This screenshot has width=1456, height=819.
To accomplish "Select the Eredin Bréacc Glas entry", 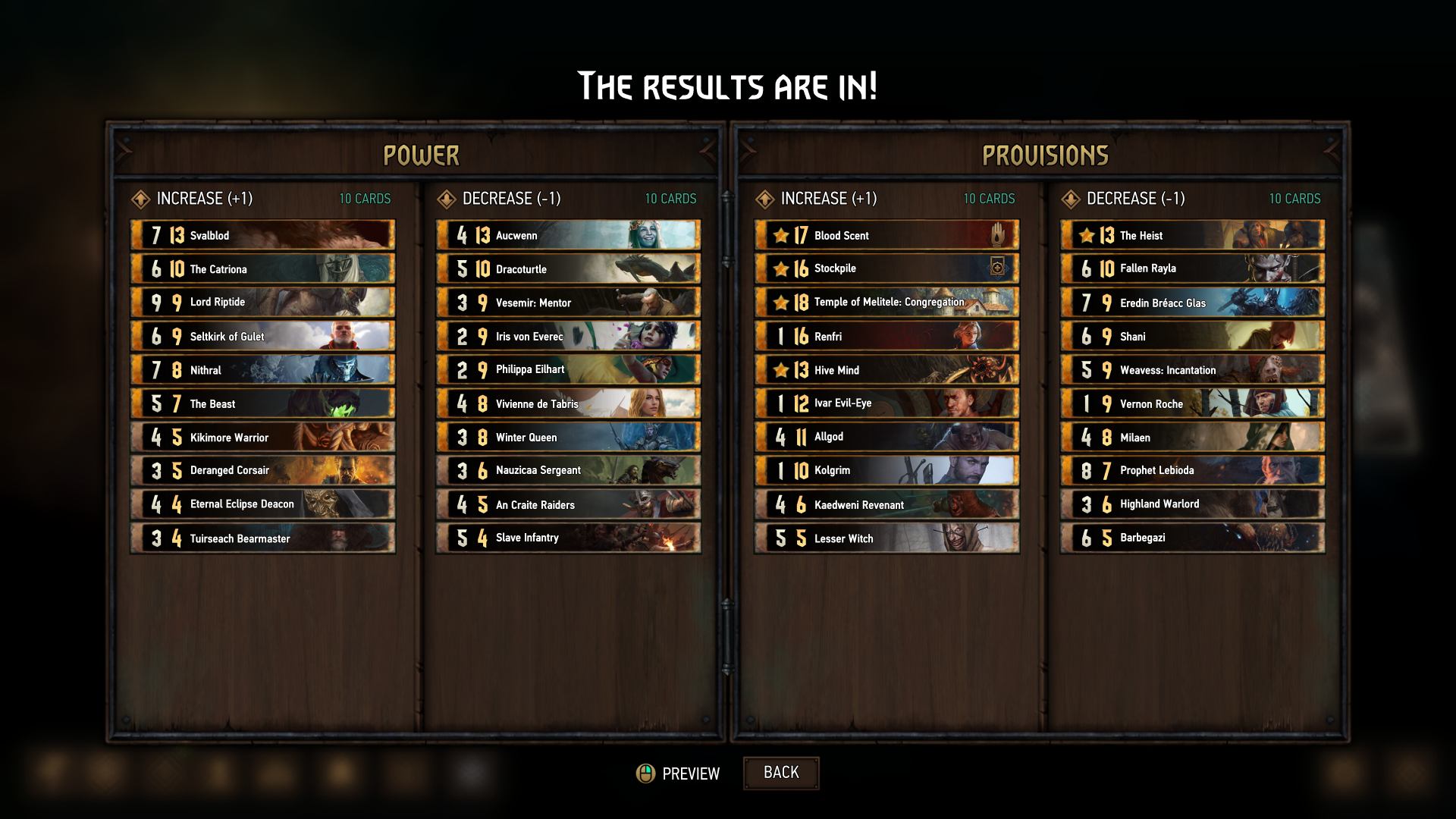I will 1192,302.
